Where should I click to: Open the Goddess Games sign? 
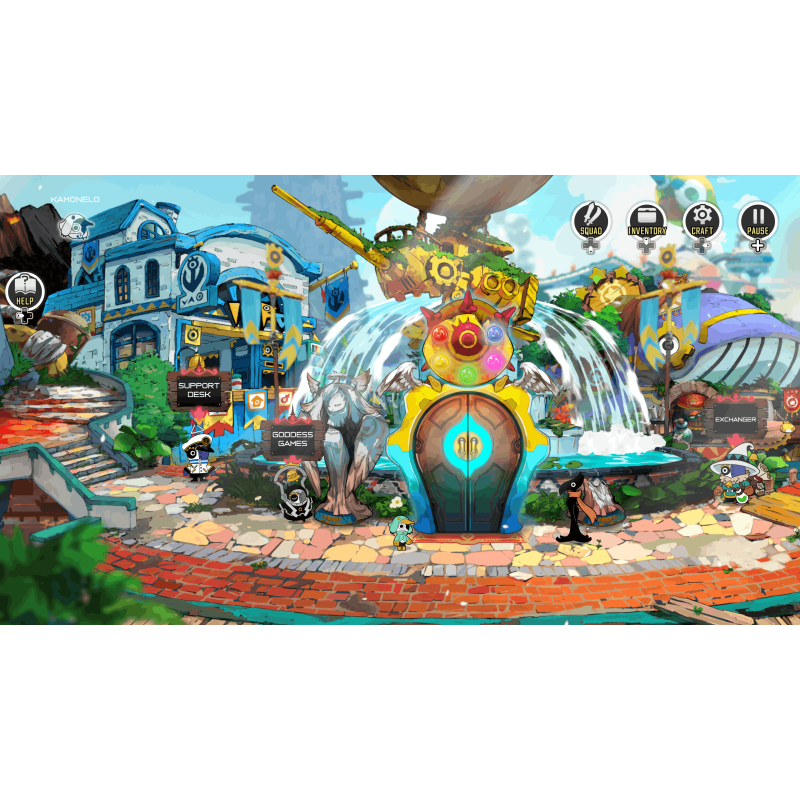click(292, 439)
